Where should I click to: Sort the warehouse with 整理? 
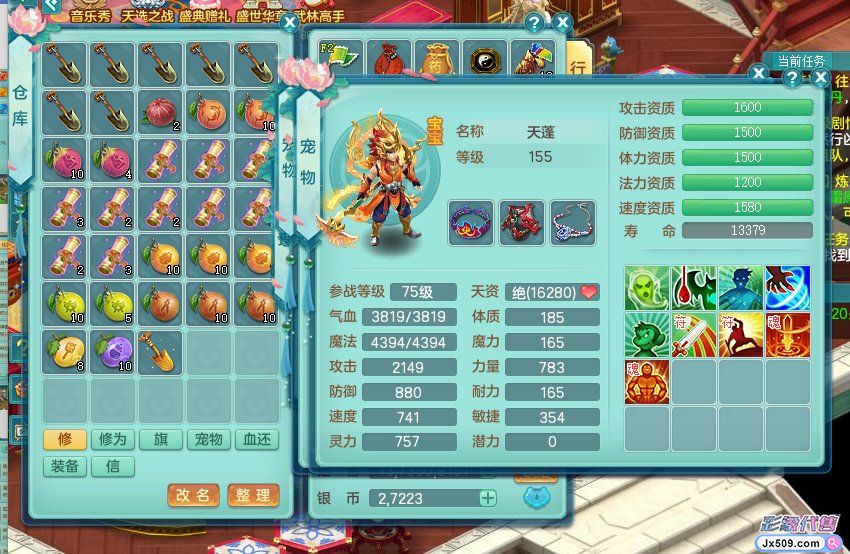coord(253,495)
